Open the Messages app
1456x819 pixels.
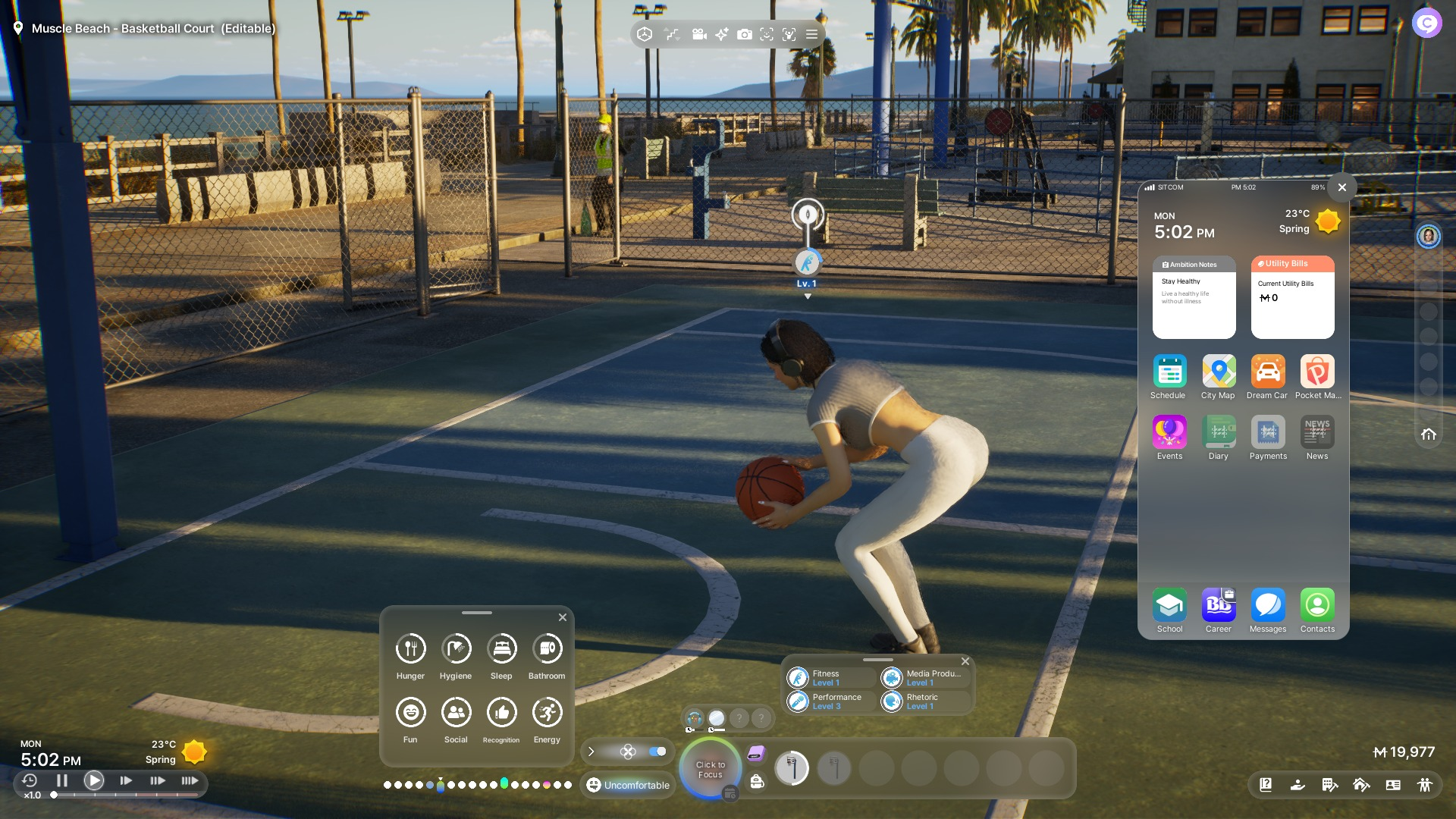pos(1268,606)
